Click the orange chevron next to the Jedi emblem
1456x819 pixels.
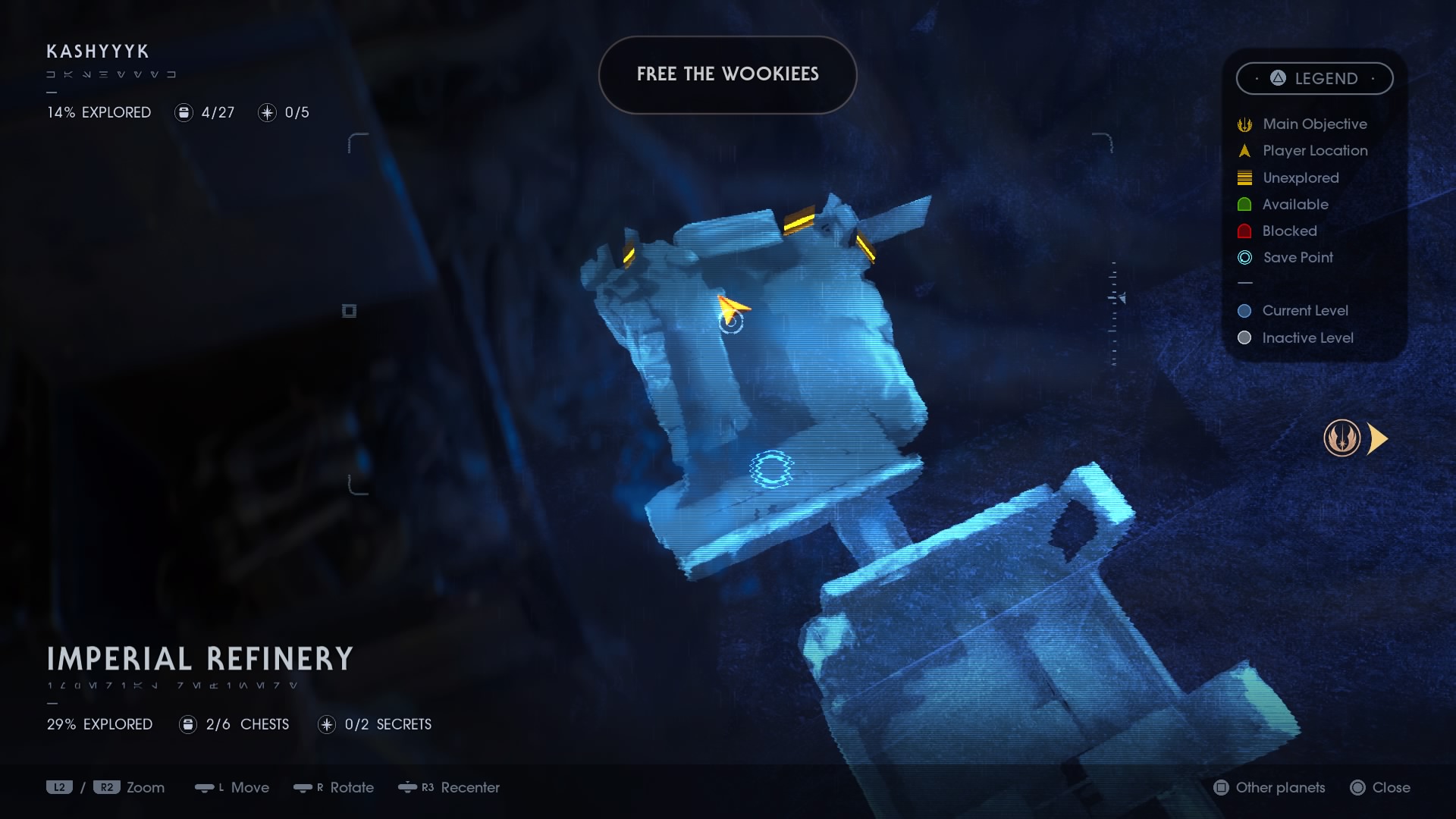point(1379,438)
